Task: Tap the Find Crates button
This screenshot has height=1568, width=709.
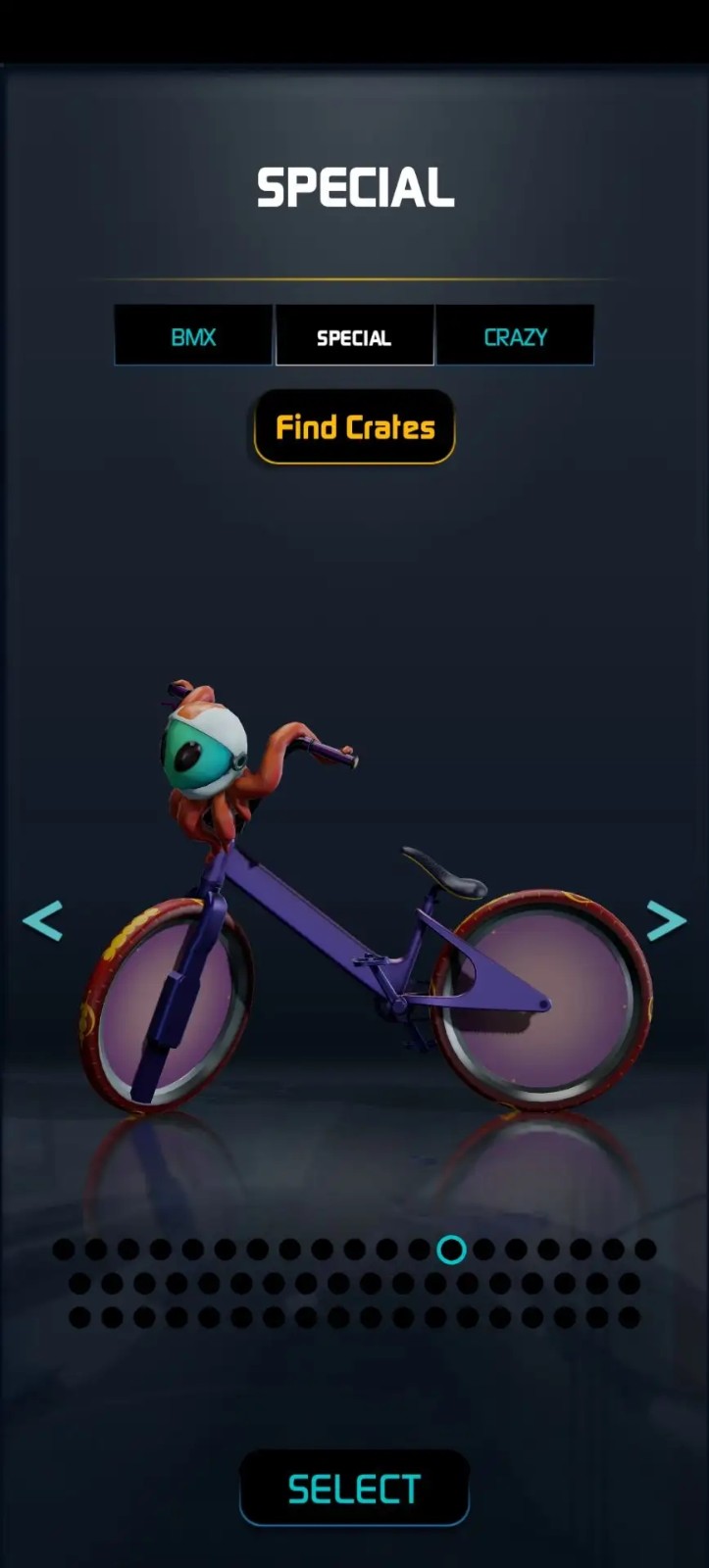Action: click(354, 427)
